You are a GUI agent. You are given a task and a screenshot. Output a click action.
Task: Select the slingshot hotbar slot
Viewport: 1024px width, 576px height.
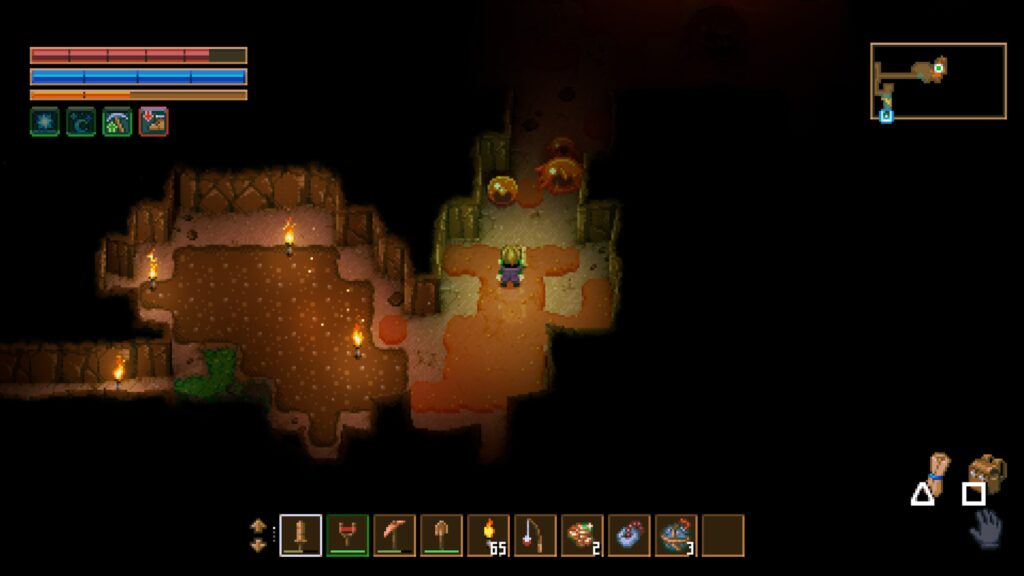click(347, 535)
